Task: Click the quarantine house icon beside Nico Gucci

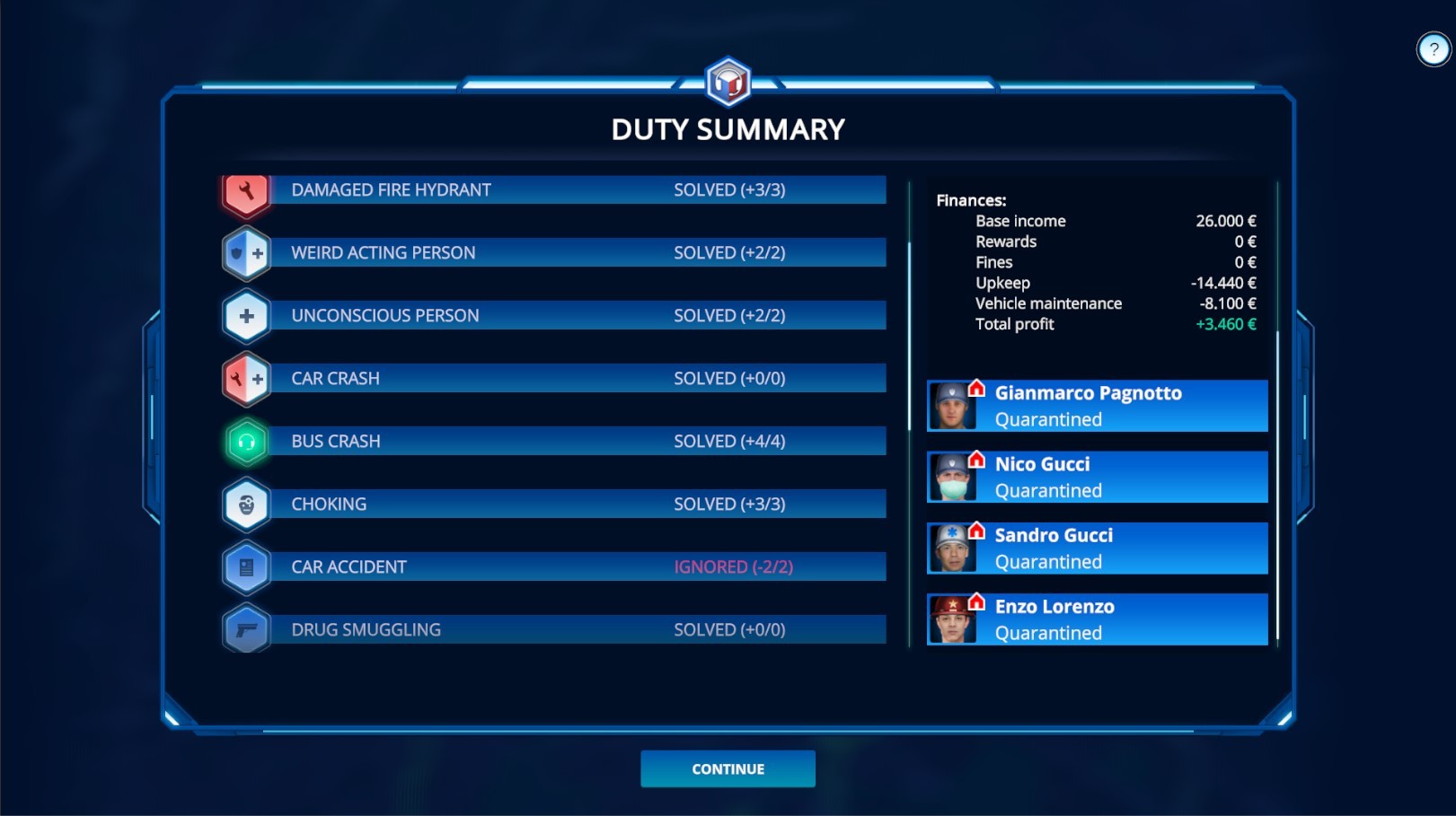Action: (x=976, y=460)
